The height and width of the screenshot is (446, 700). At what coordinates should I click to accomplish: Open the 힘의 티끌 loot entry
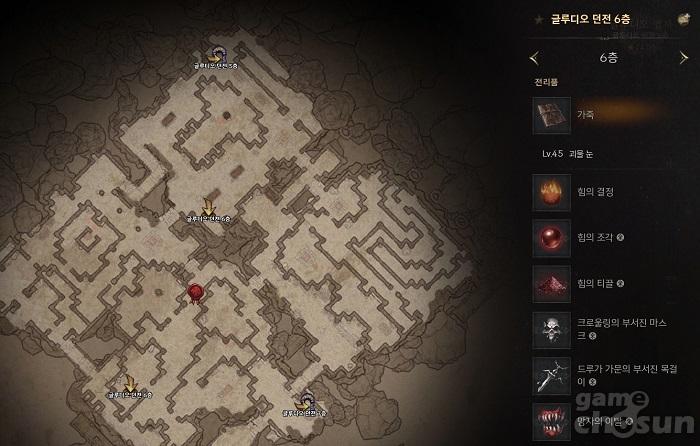click(552, 284)
